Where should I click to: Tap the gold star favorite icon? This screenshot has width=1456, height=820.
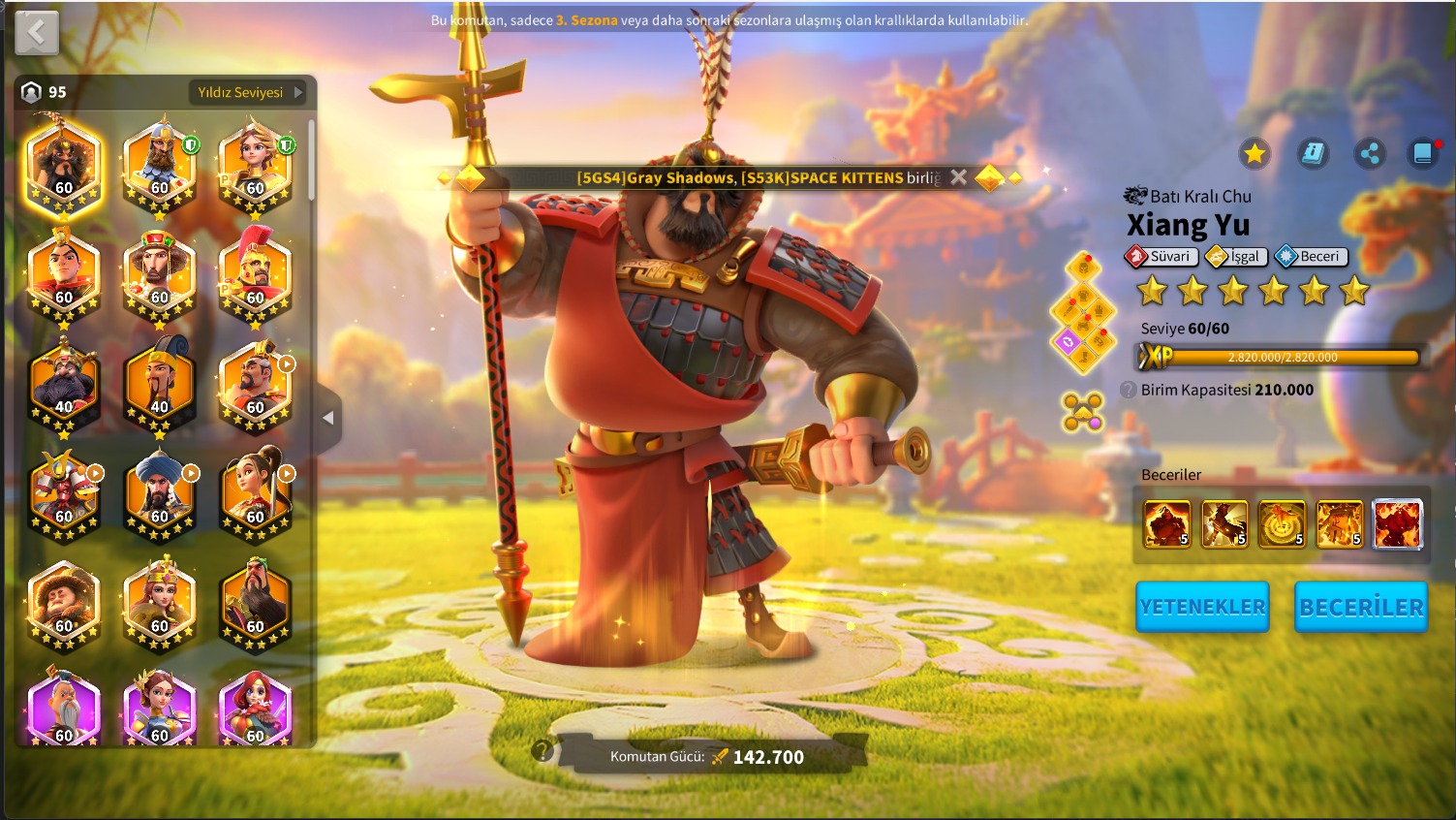pyautogui.click(x=1255, y=153)
